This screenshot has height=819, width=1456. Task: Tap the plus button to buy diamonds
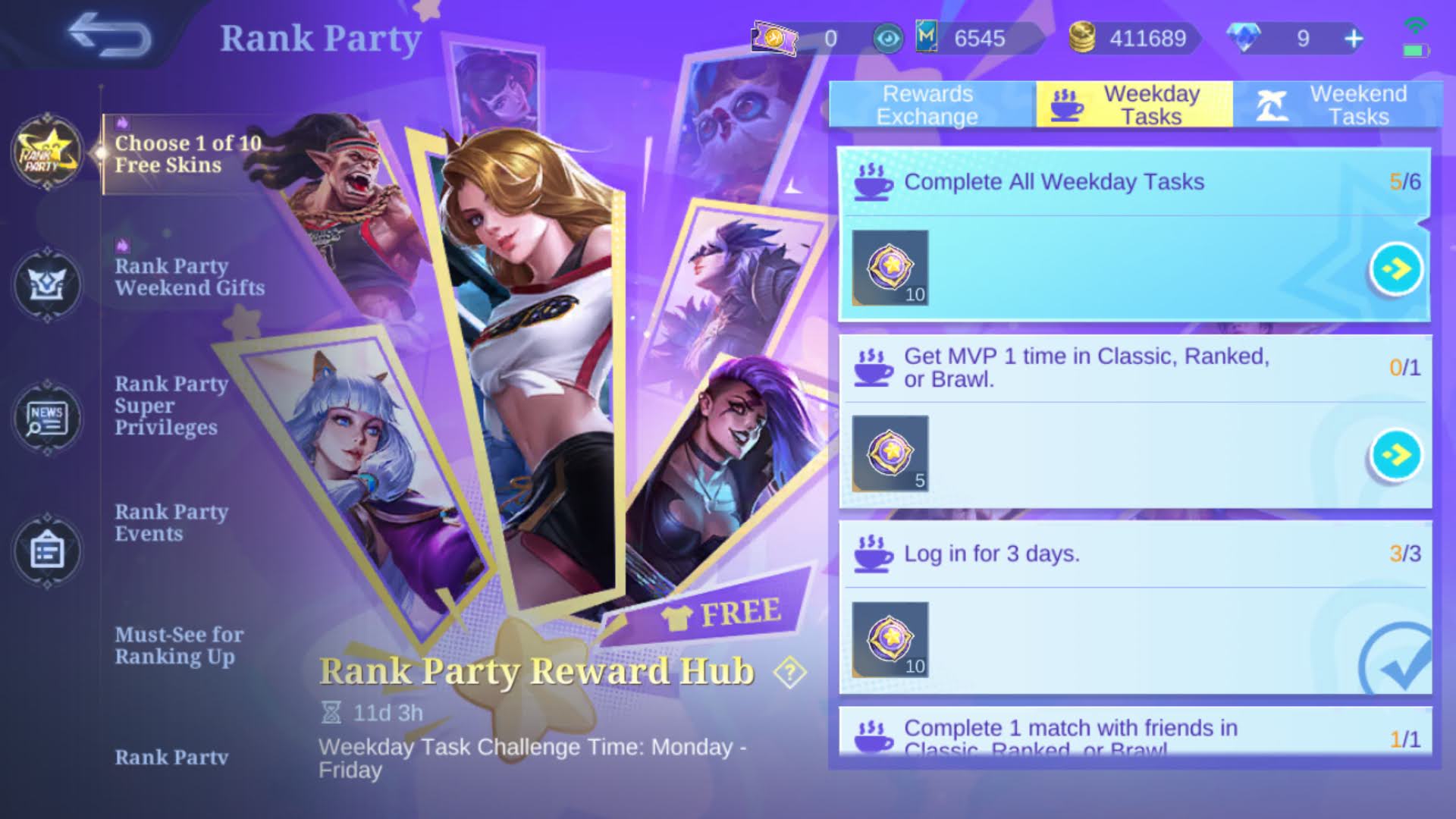tap(1354, 39)
